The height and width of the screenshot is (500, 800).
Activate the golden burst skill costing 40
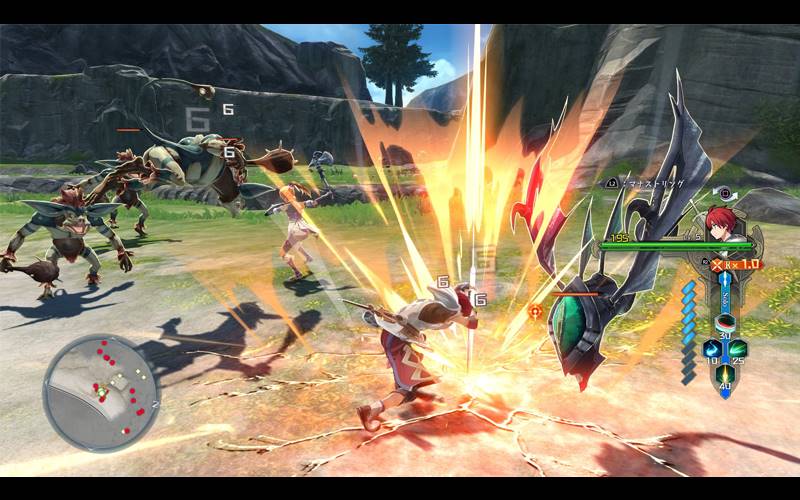point(724,374)
